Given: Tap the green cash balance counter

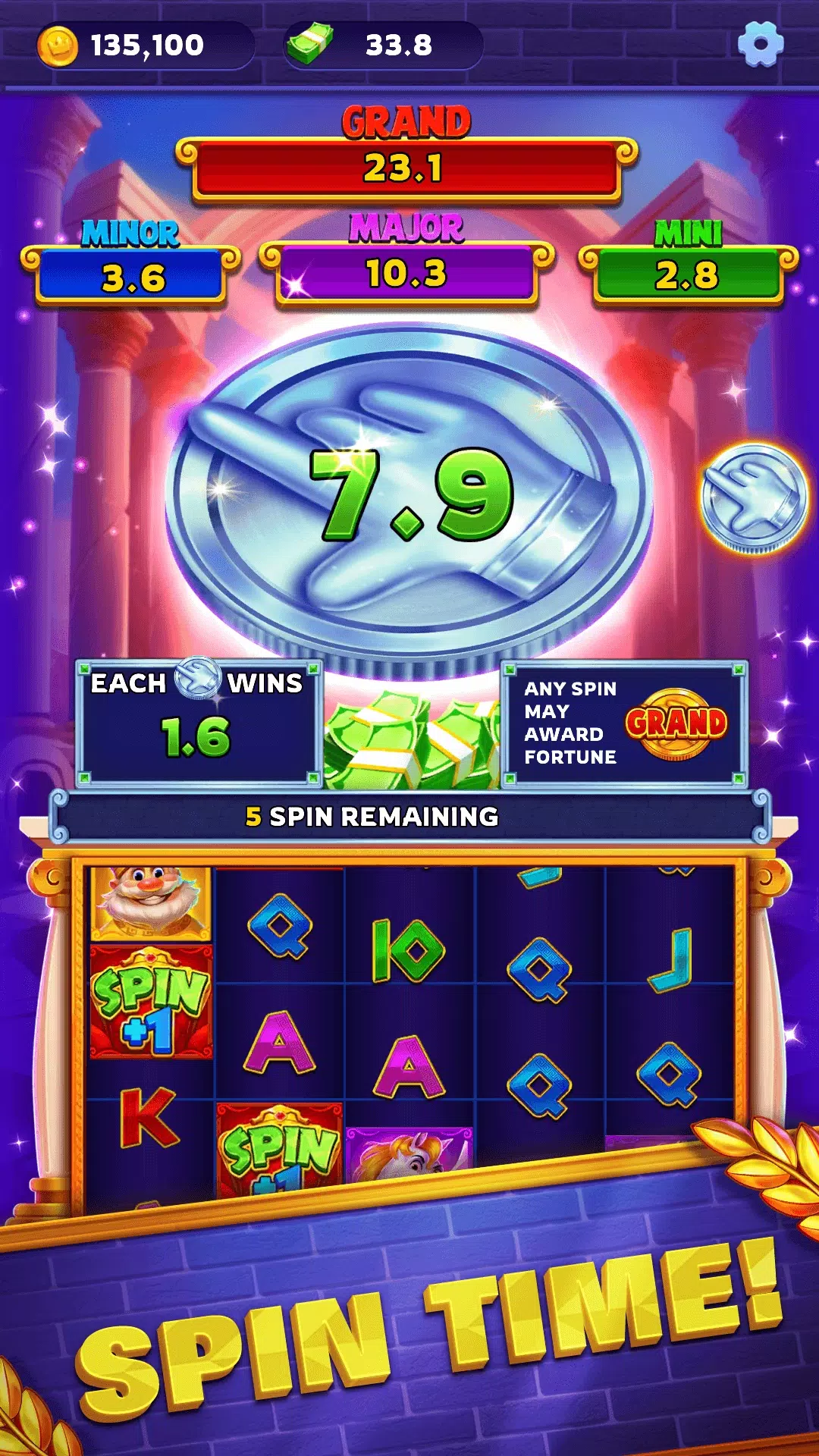Looking at the screenshot, I should (384, 45).
